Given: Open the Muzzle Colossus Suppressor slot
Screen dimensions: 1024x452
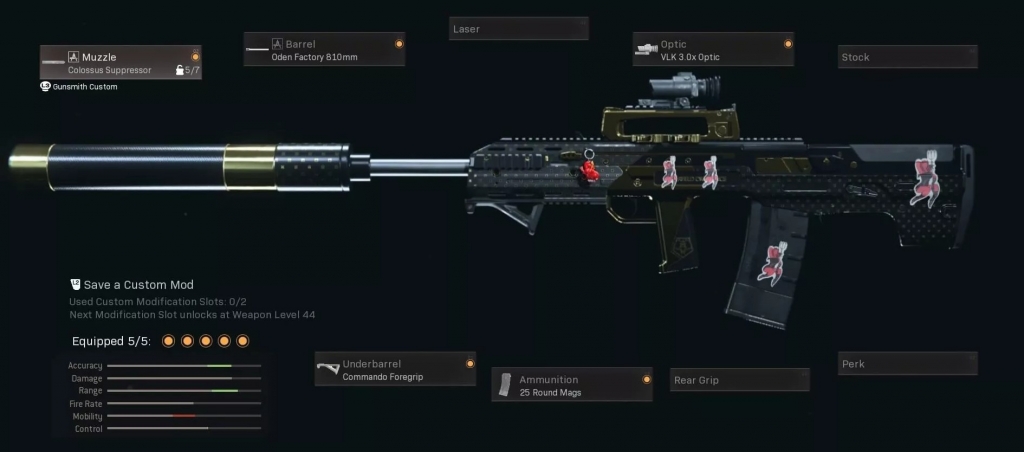Looking at the screenshot, I should 121,63.
